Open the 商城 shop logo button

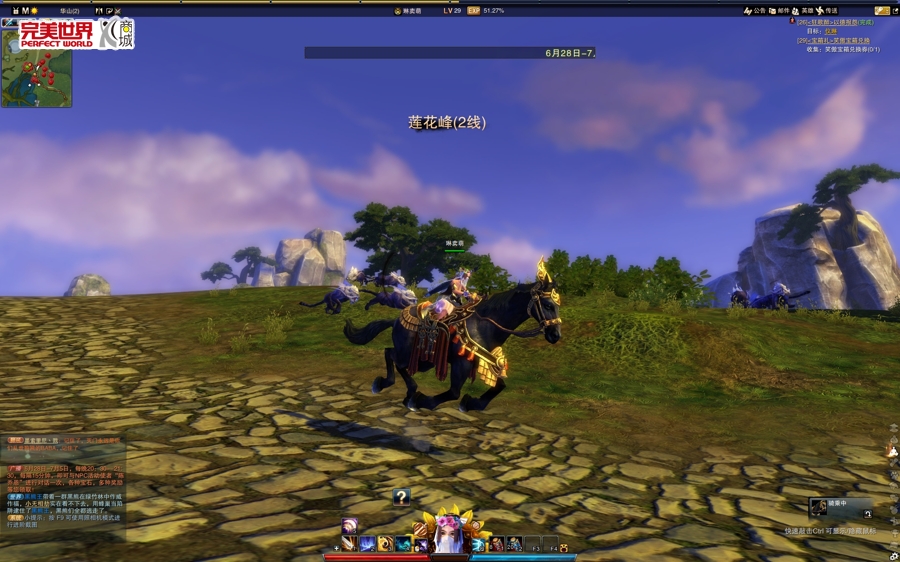coord(116,33)
